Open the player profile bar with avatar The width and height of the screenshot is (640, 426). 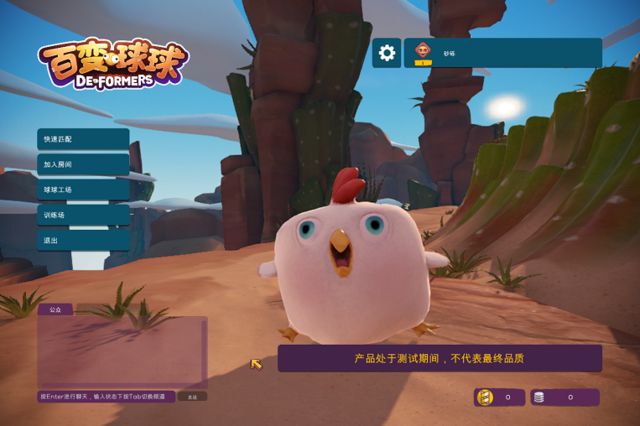click(502, 53)
